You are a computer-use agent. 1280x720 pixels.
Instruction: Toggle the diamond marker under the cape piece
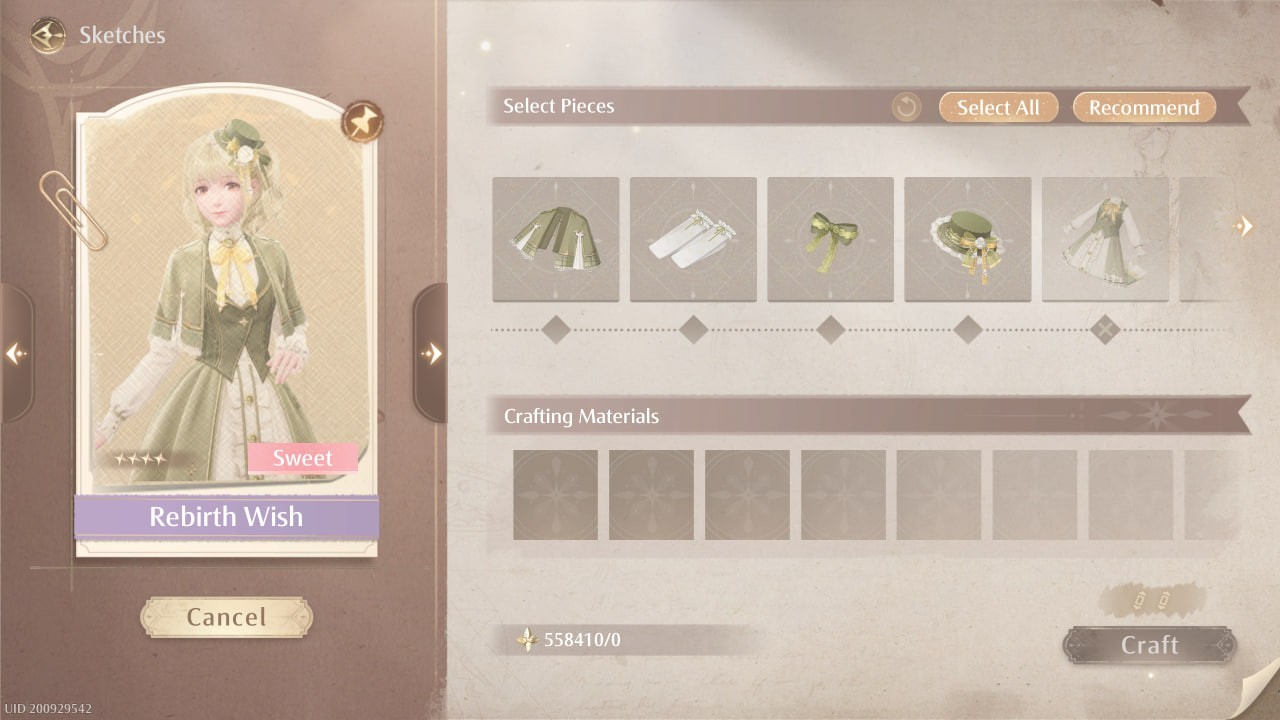(x=556, y=328)
